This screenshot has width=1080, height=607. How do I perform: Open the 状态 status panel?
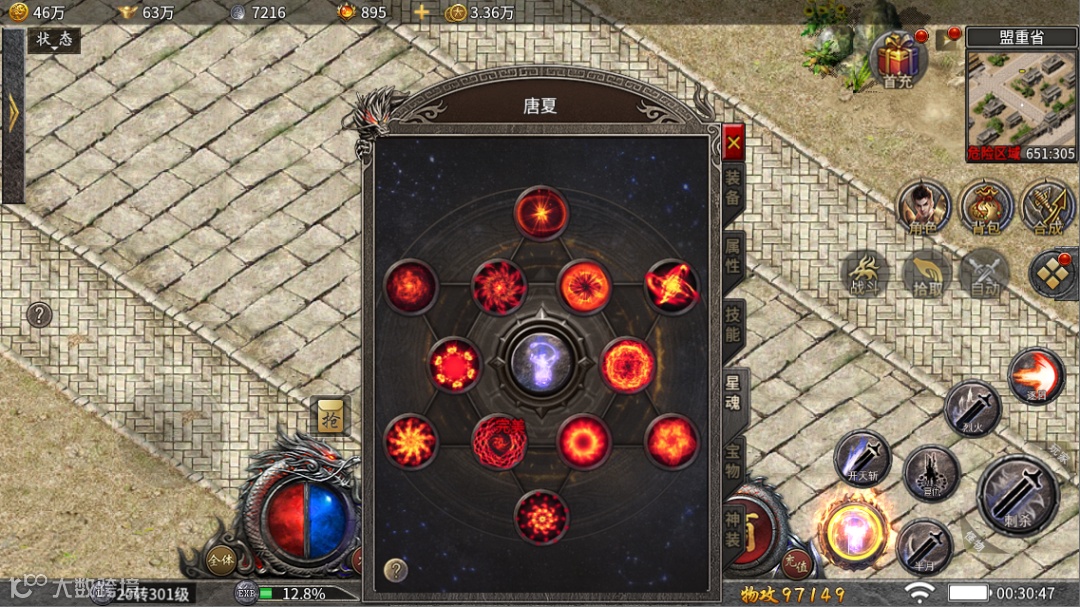[x=54, y=40]
